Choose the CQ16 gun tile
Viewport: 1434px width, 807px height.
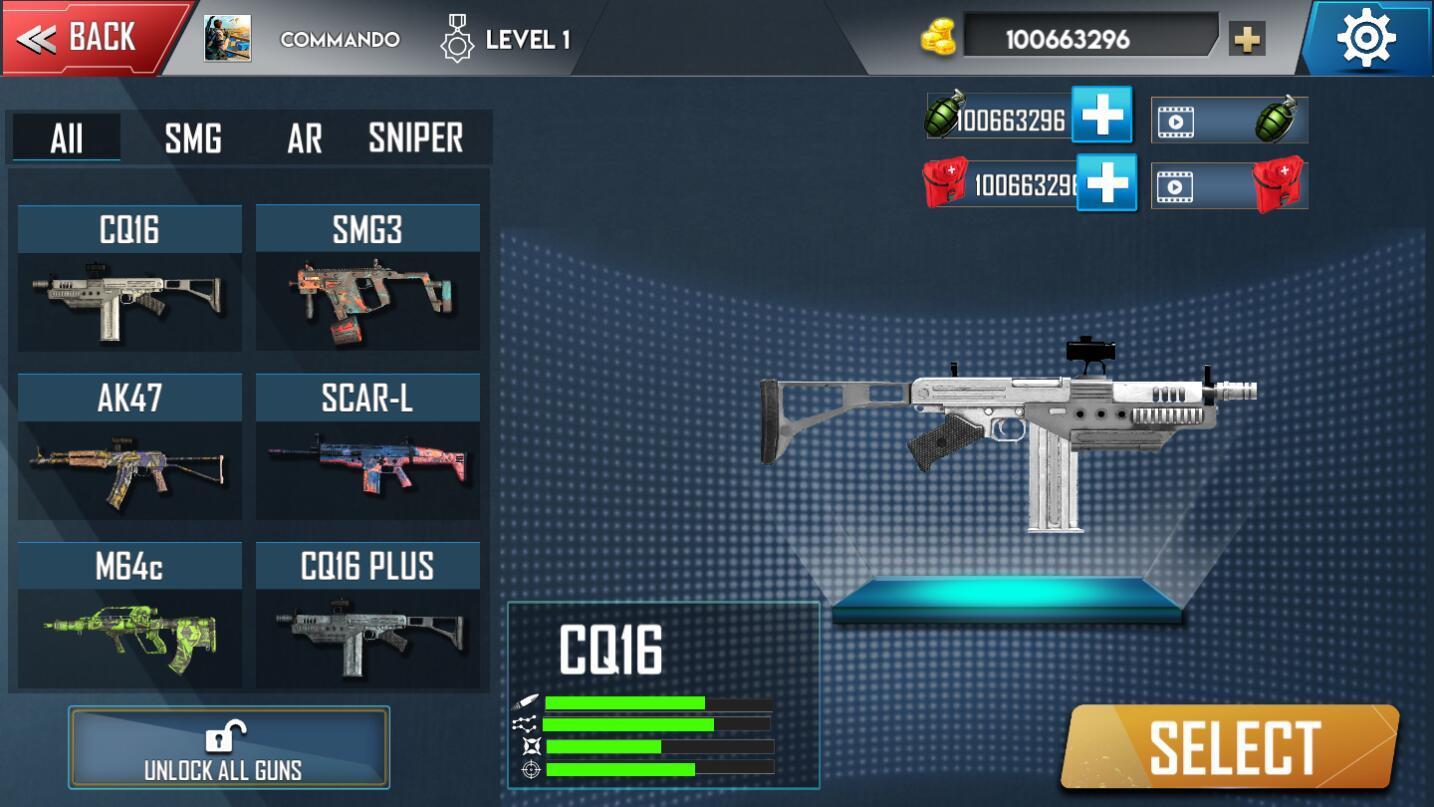pos(130,279)
